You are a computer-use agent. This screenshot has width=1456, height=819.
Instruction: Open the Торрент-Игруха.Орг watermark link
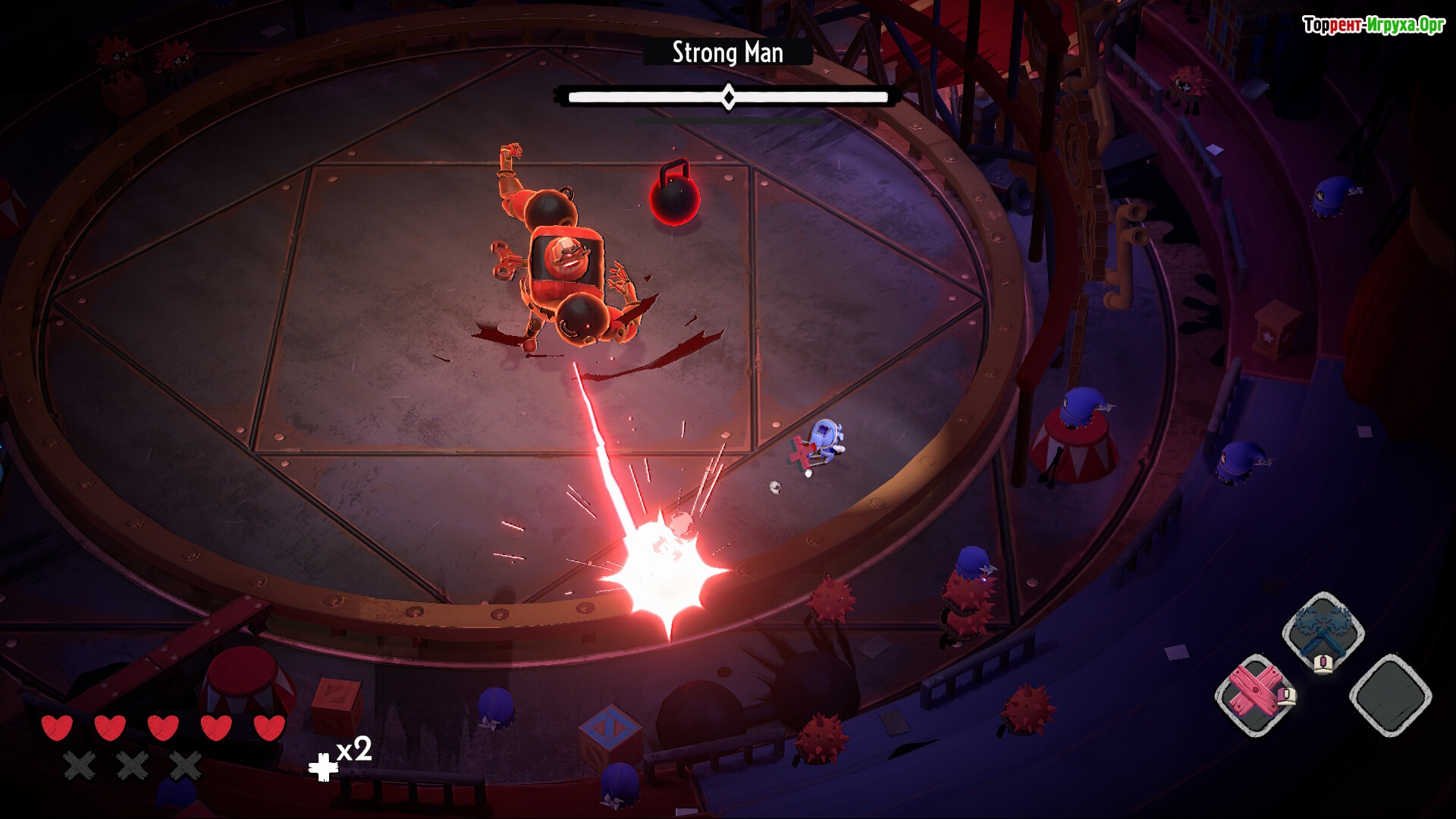1373,25
